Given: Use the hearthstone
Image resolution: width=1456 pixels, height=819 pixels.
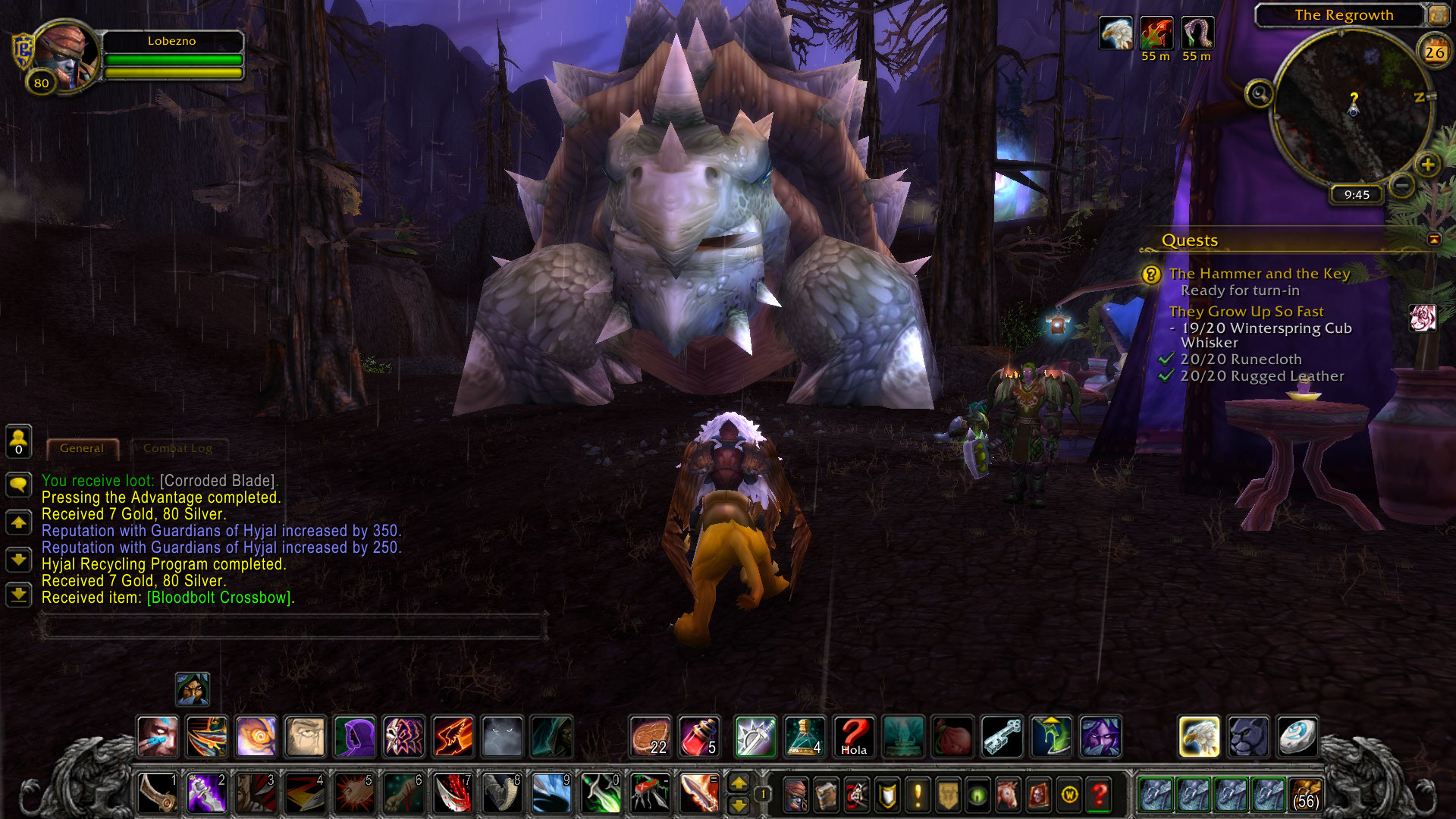Looking at the screenshot, I should tap(1297, 736).
